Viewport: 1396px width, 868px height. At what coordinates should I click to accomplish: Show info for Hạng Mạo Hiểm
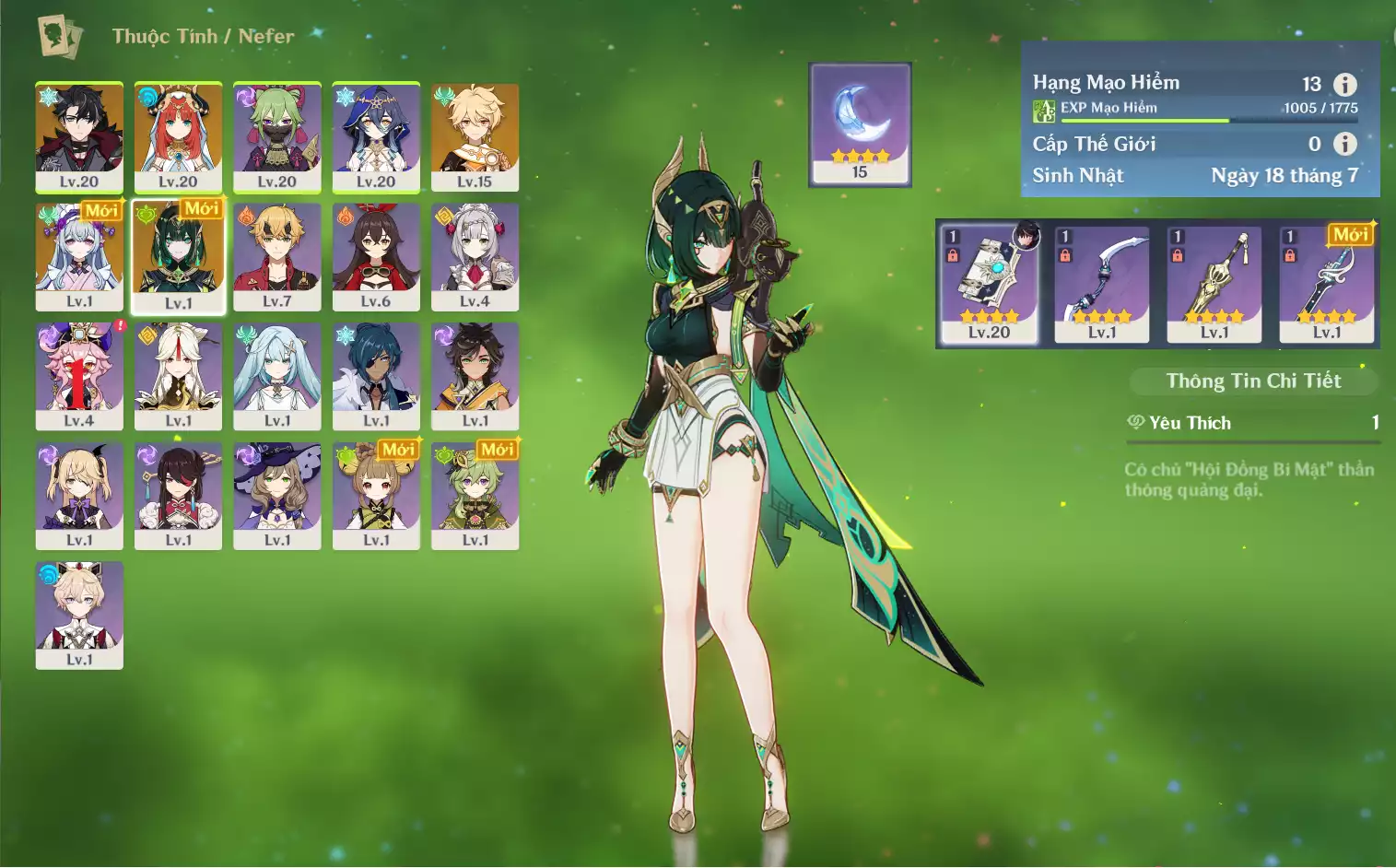point(1345,85)
